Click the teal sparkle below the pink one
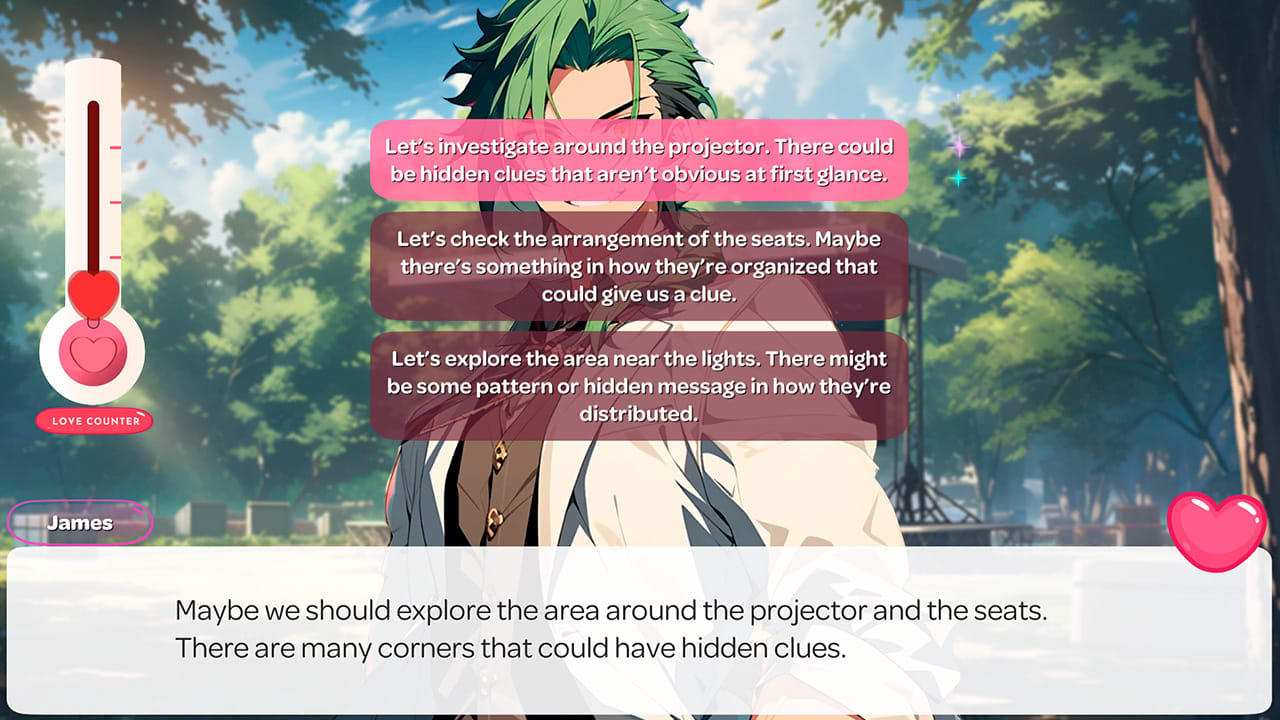This screenshot has width=1280, height=720. (x=958, y=177)
